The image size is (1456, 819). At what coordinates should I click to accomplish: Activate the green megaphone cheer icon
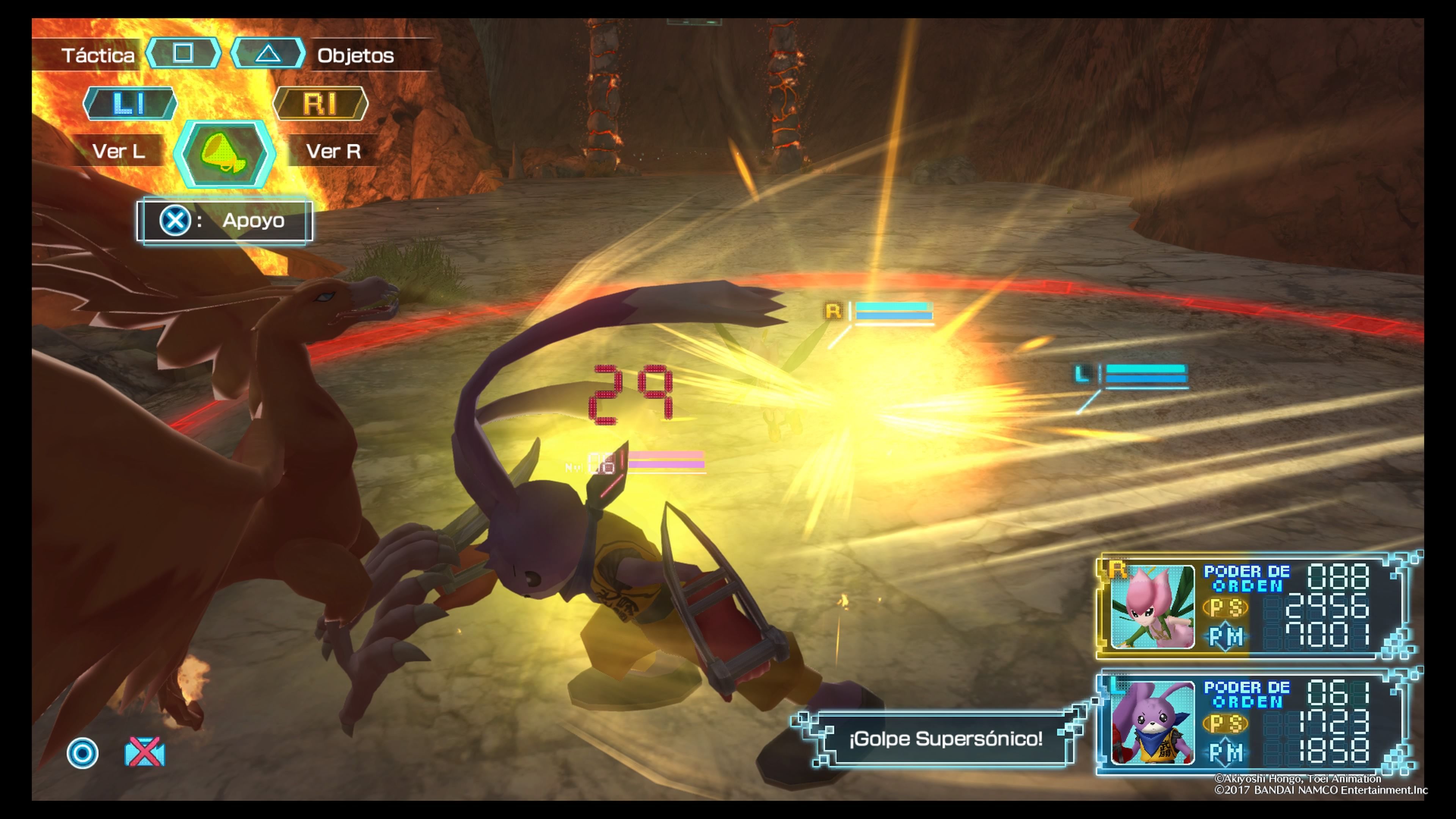(224, 154)
